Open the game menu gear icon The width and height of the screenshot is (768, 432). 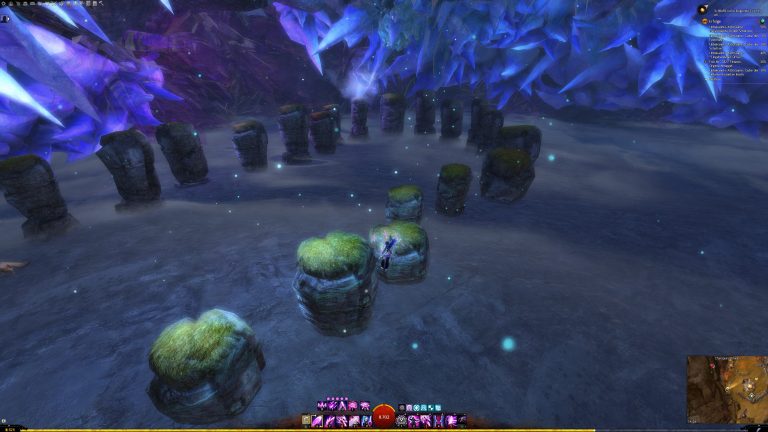tap(4, 4)
